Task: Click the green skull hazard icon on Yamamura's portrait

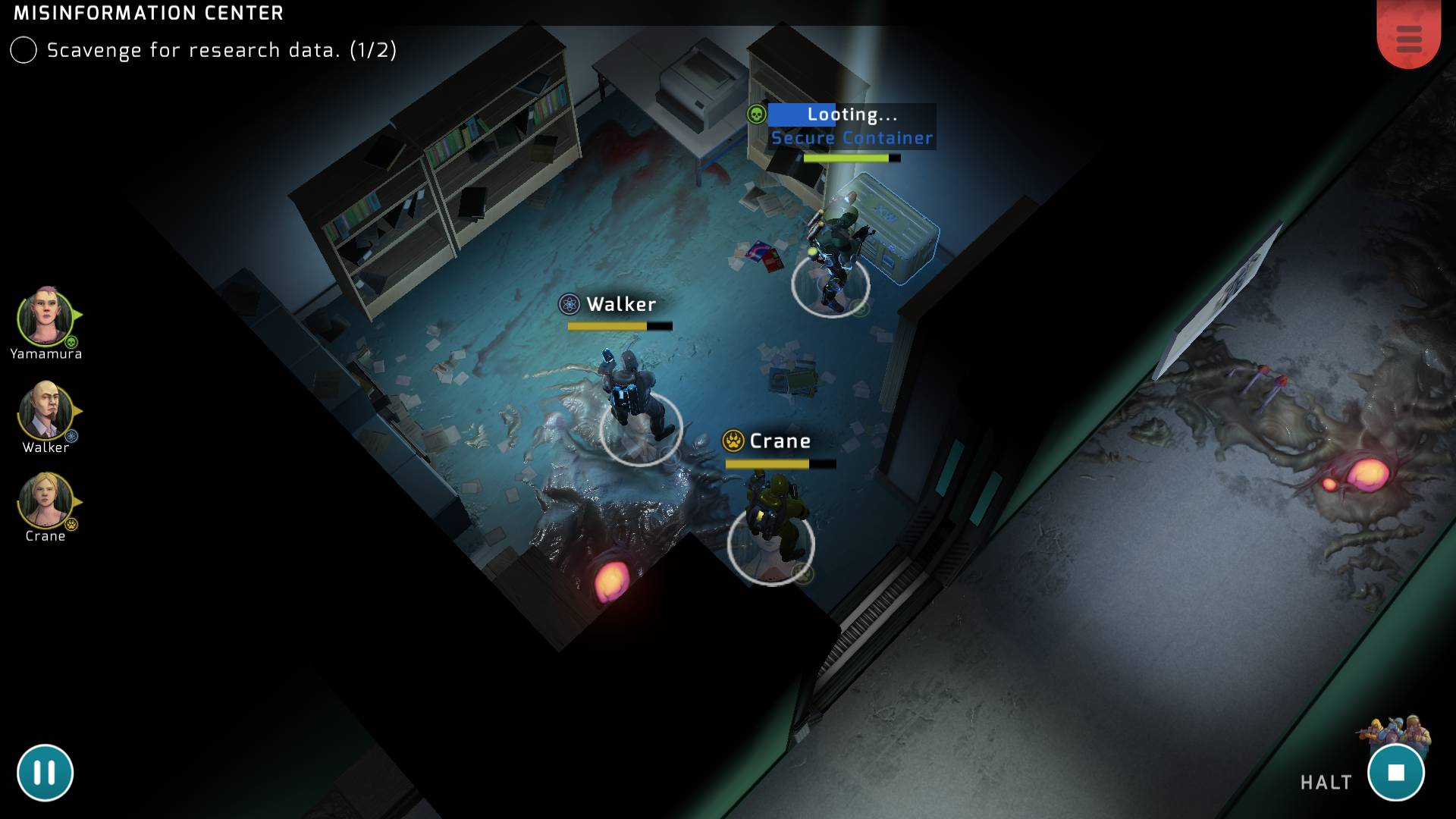Action: point(71,340)
